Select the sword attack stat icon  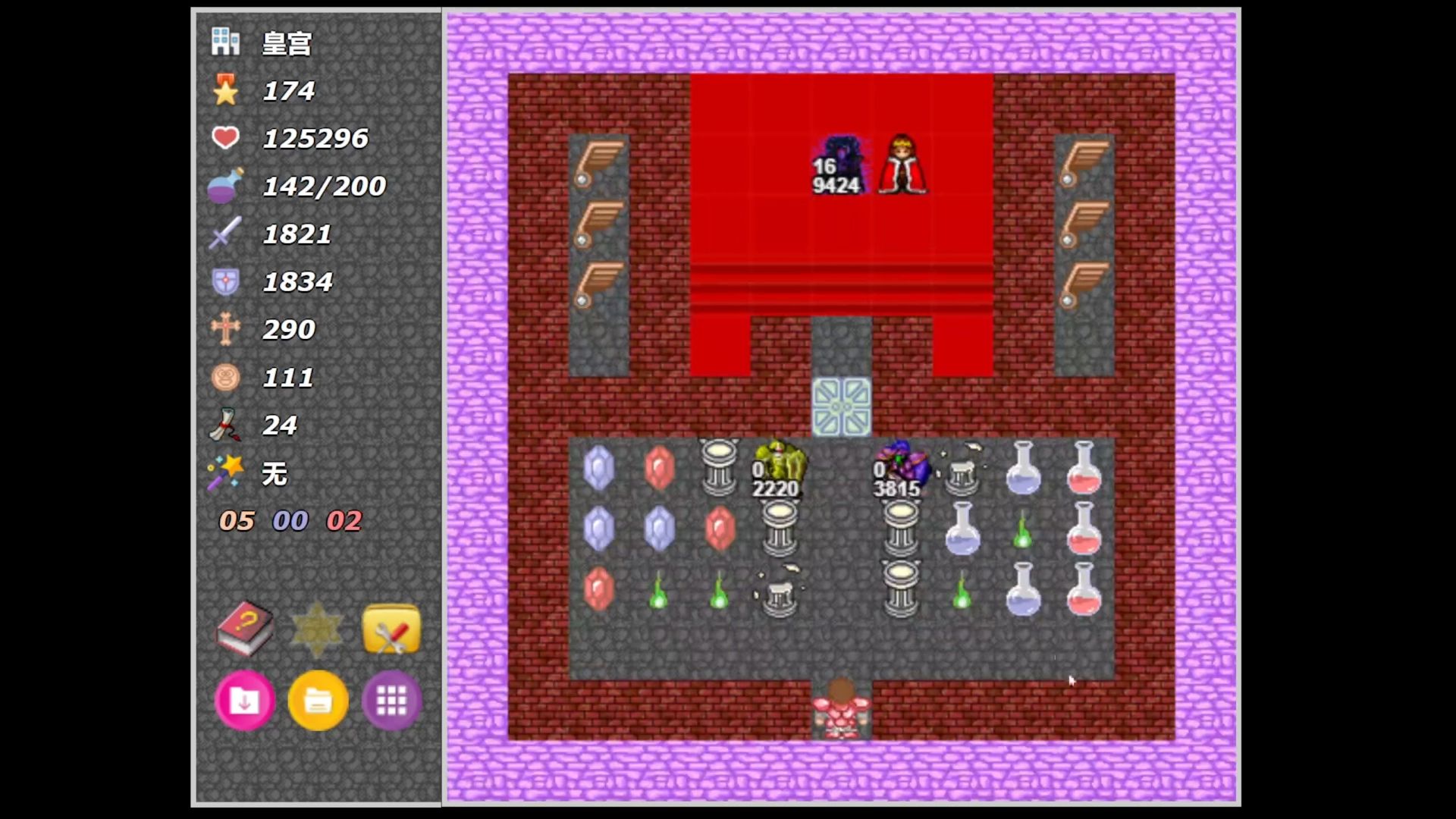pos(227,233)
